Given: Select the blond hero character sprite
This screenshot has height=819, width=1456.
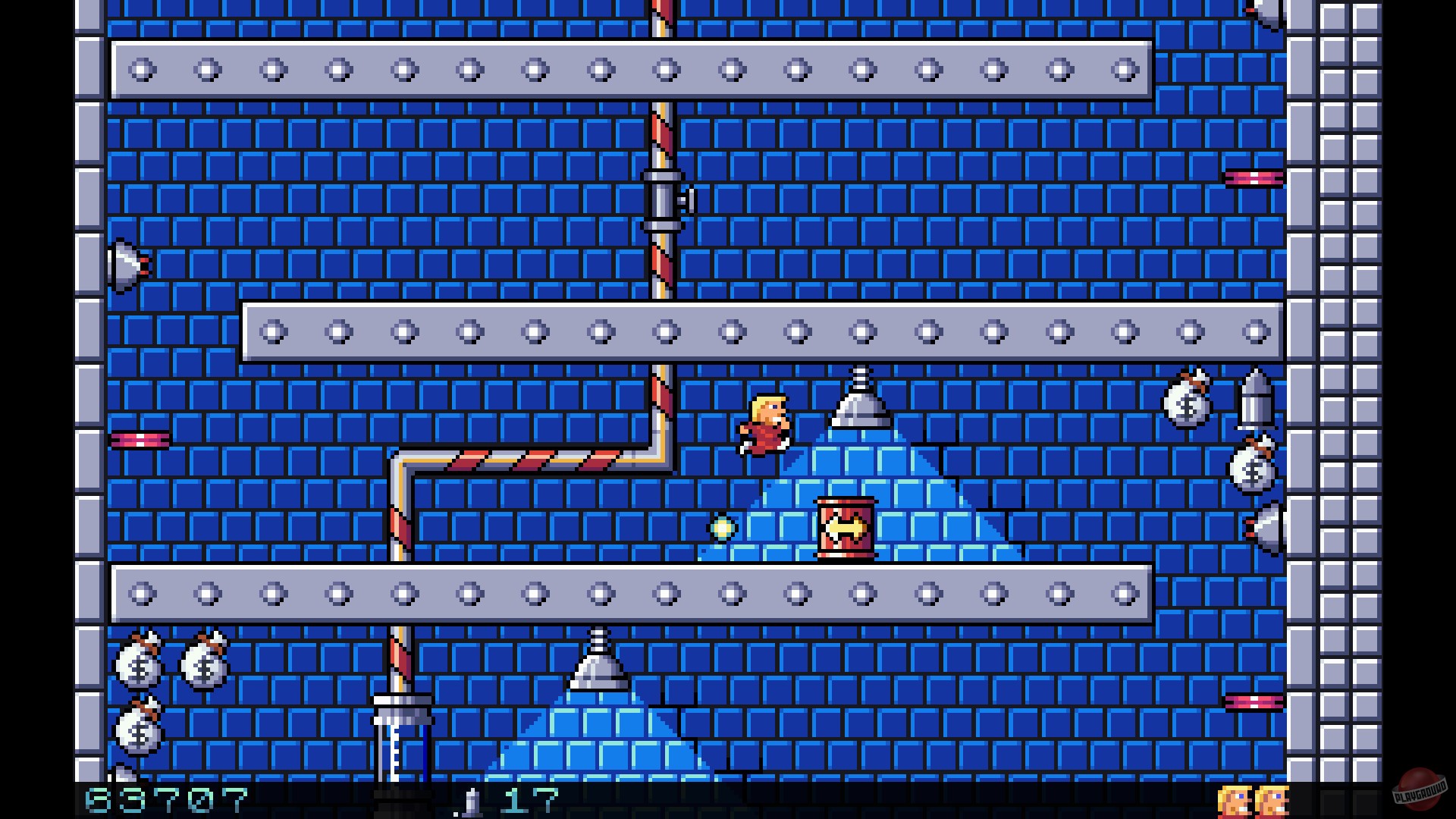Looking at the screenshot, I should tap(766, 425).
